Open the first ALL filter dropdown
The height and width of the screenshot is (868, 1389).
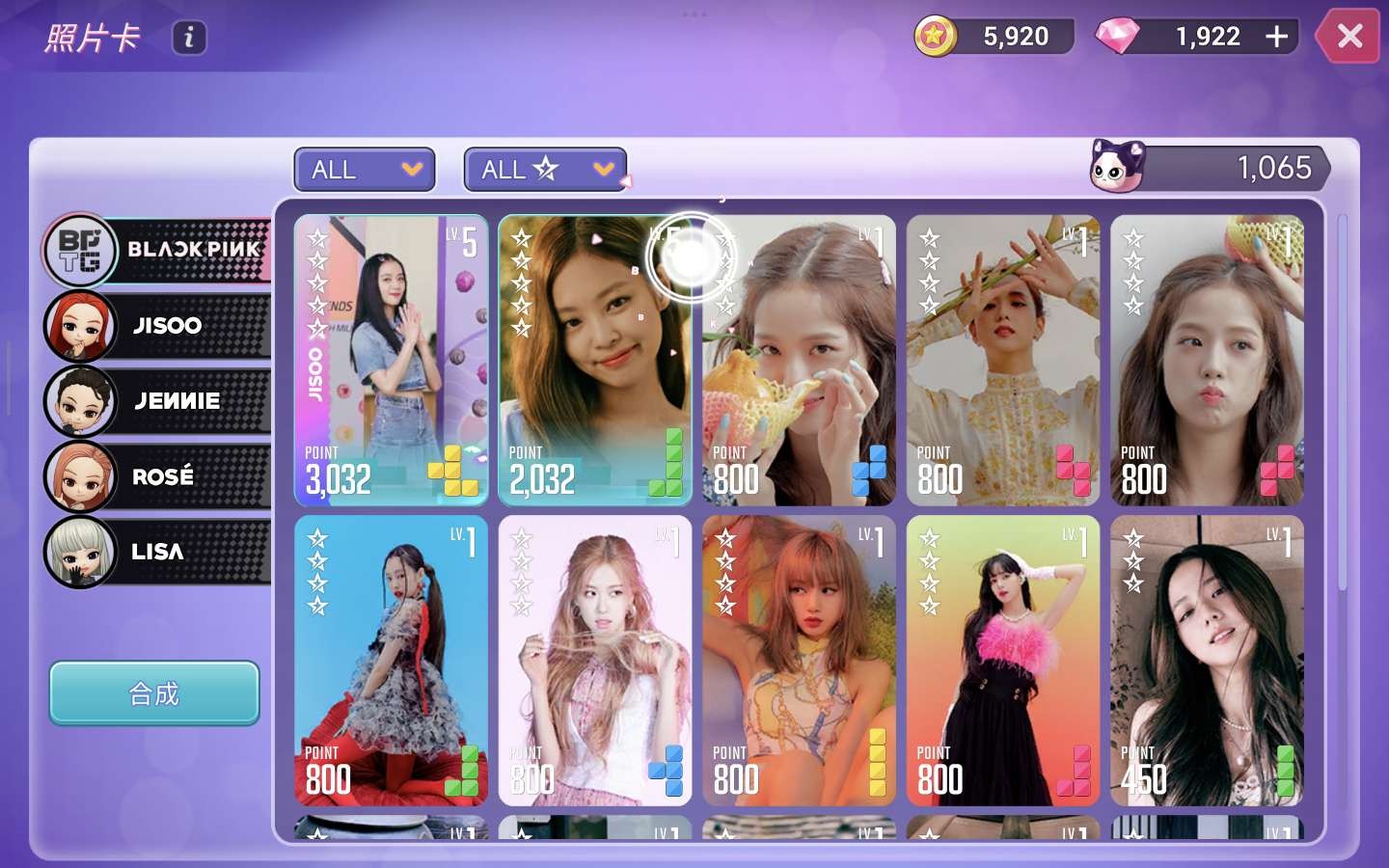pos(365,170)
